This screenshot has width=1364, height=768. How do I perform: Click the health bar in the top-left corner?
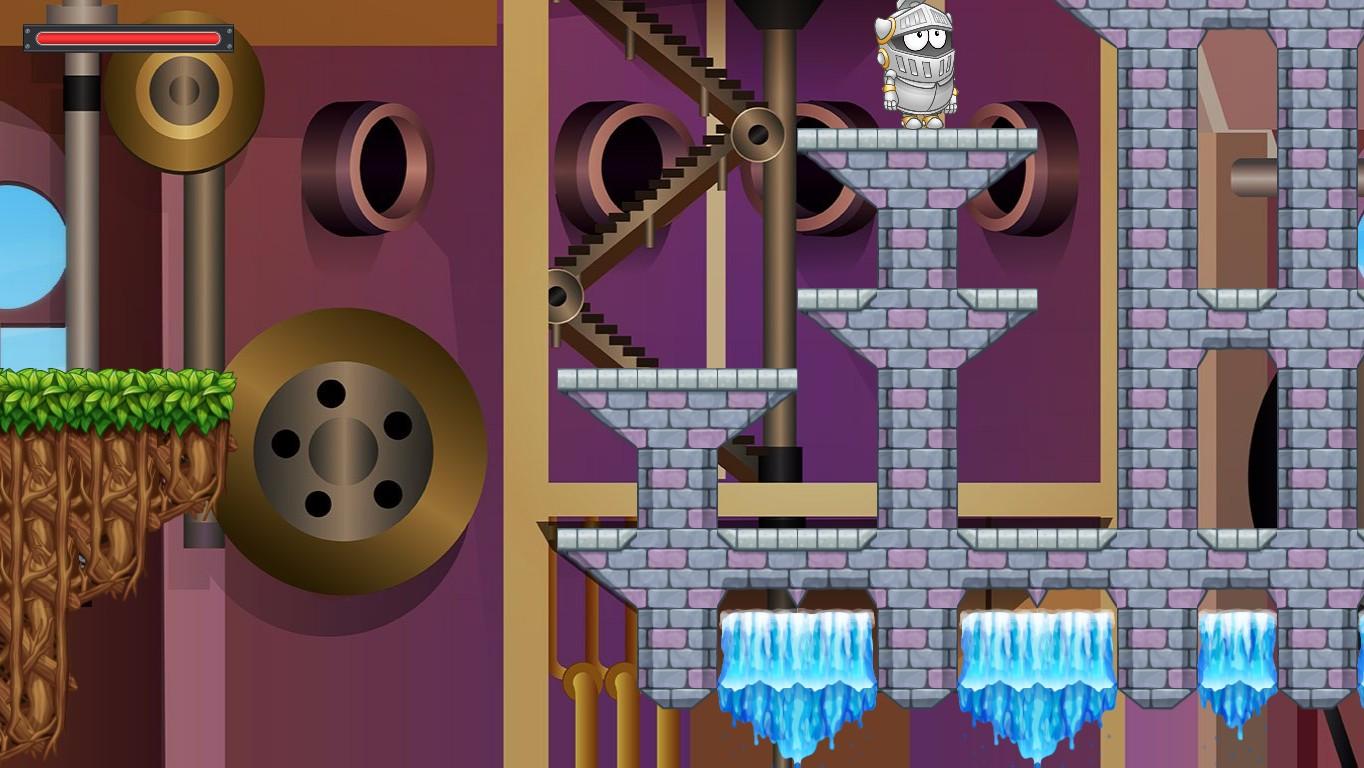(128, 37)
